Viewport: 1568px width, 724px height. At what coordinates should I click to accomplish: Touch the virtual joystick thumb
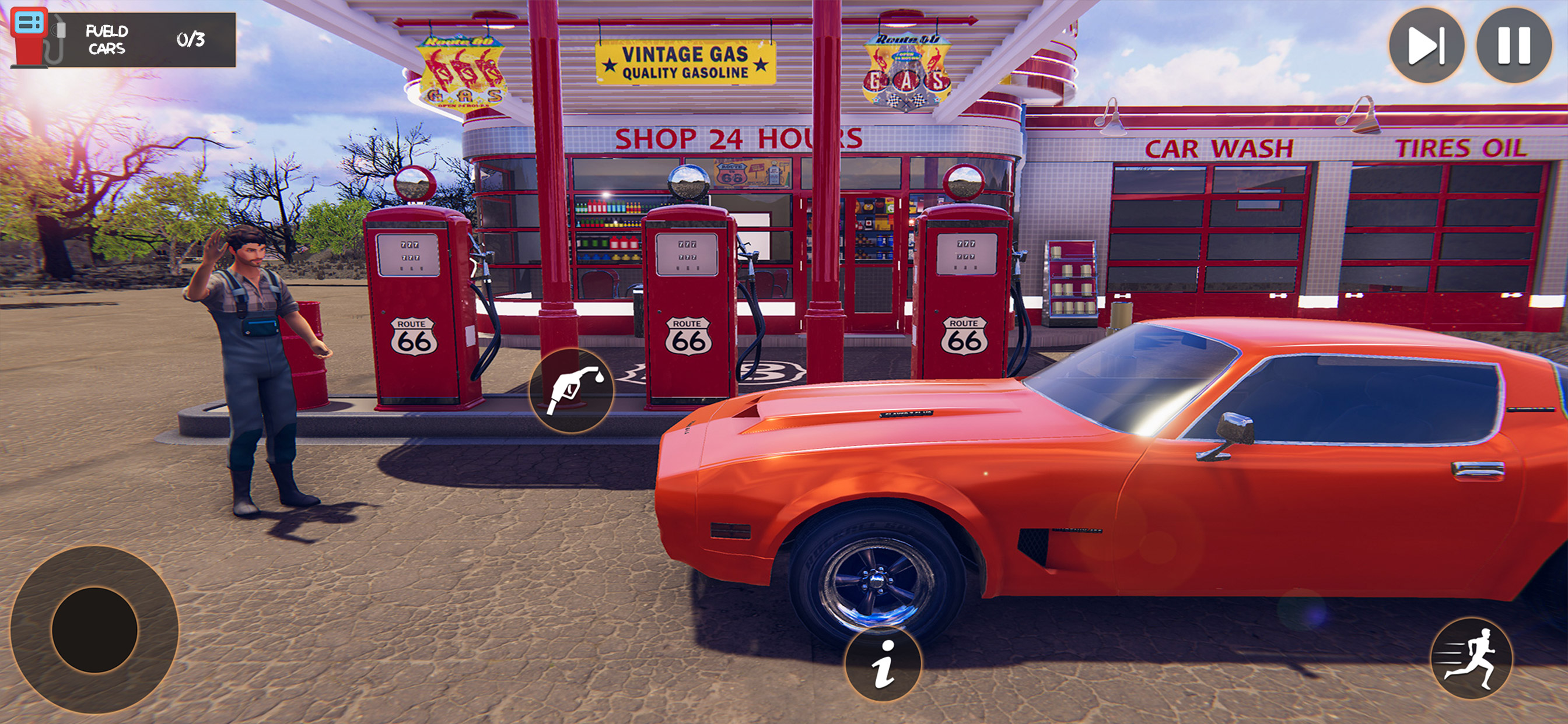click(x=94, y=629)
